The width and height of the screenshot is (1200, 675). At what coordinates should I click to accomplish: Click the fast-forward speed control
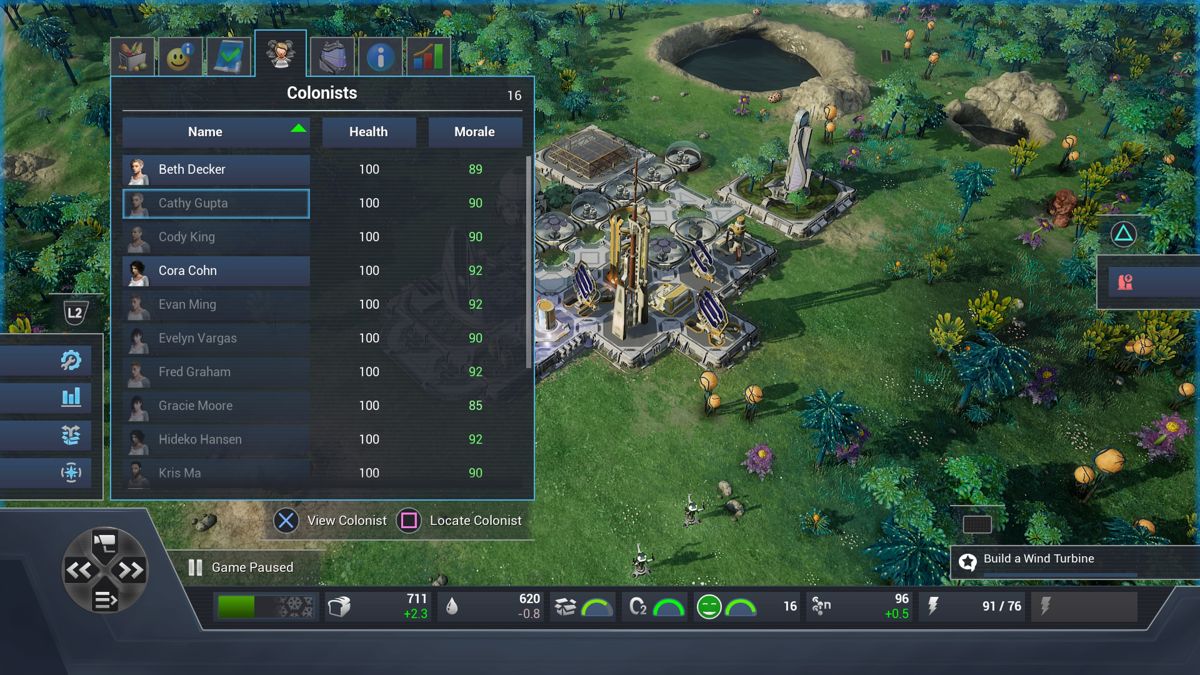click(131, 571)
